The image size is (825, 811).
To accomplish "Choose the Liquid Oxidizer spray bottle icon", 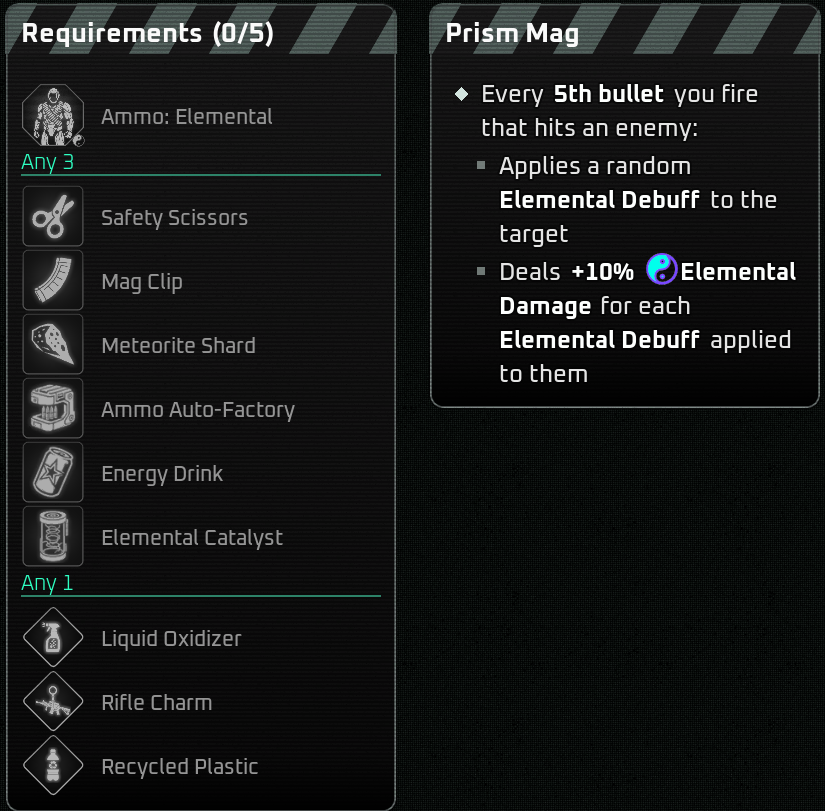I will (x=53, y=638).
